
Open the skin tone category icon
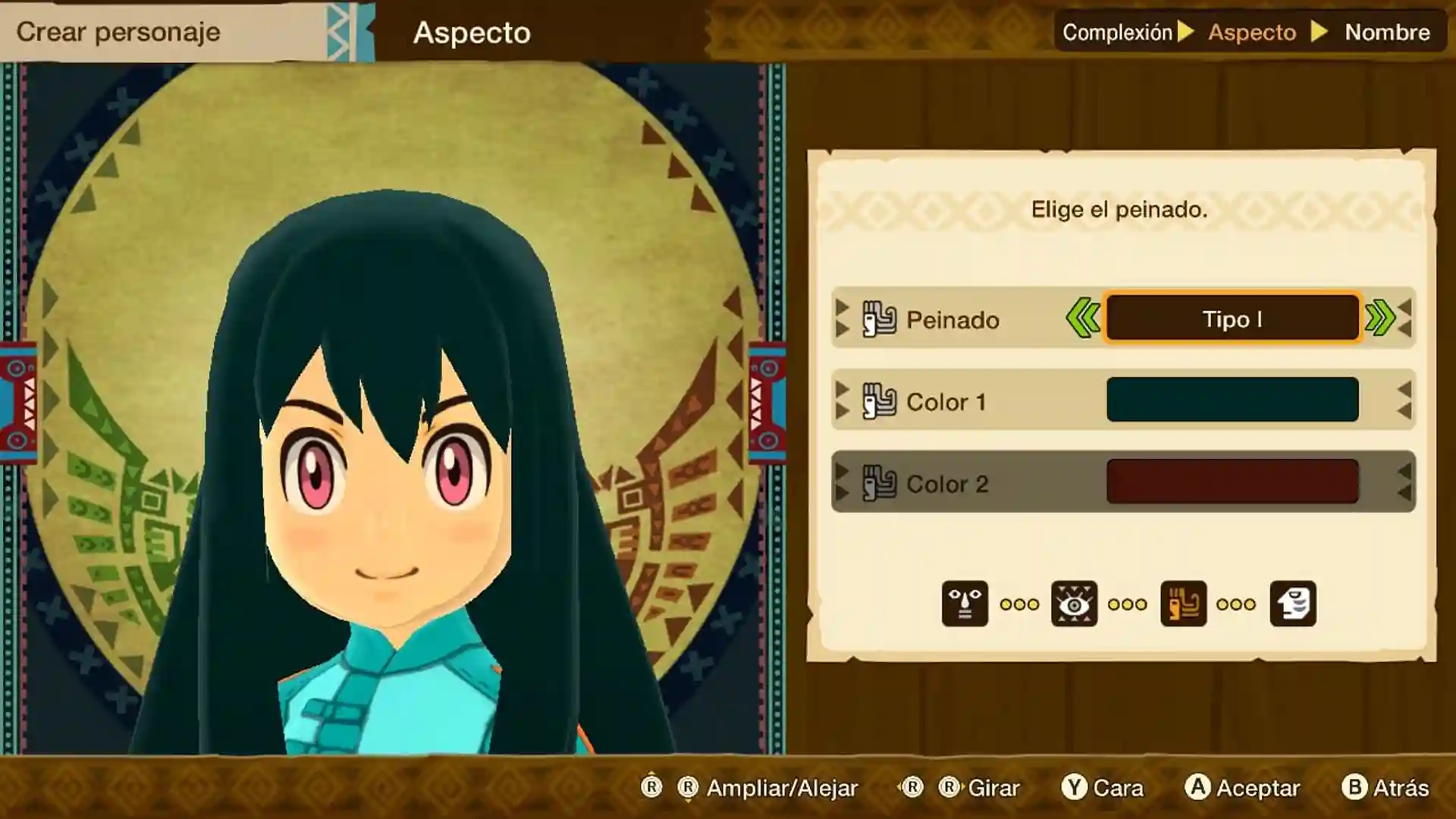click(x=1293, y=604)
